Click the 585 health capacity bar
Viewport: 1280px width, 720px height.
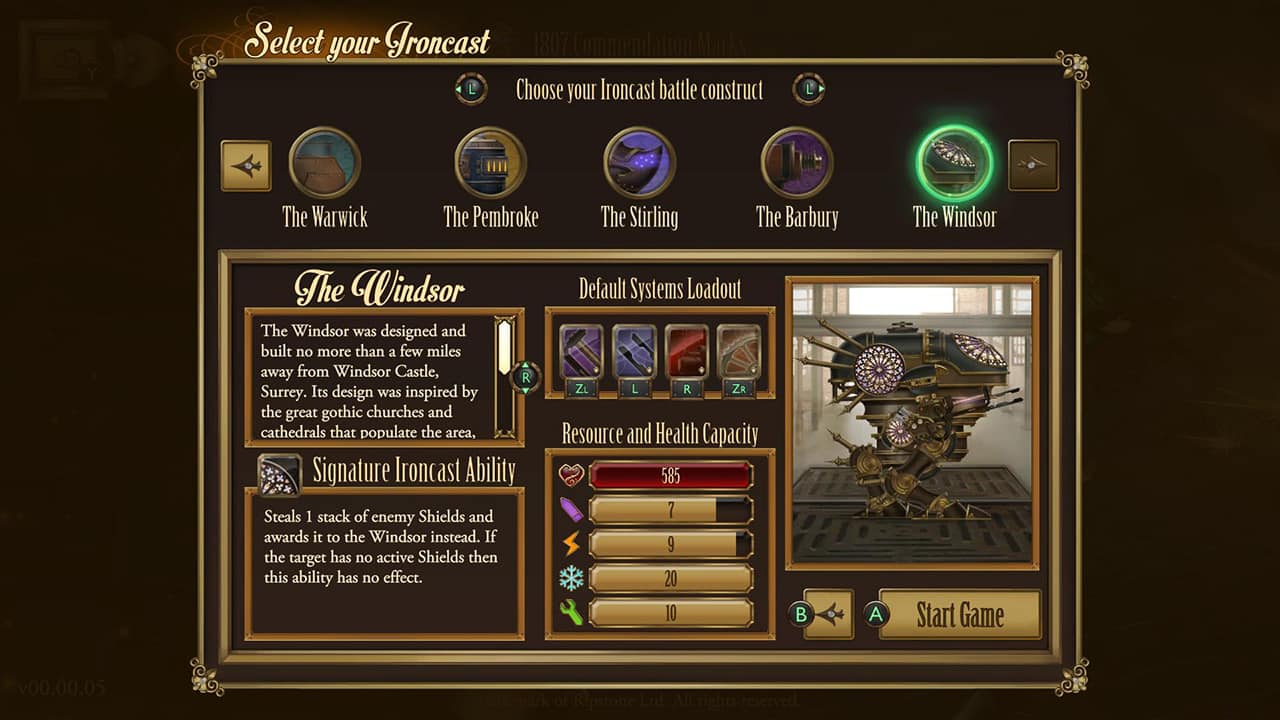(672, 474)
